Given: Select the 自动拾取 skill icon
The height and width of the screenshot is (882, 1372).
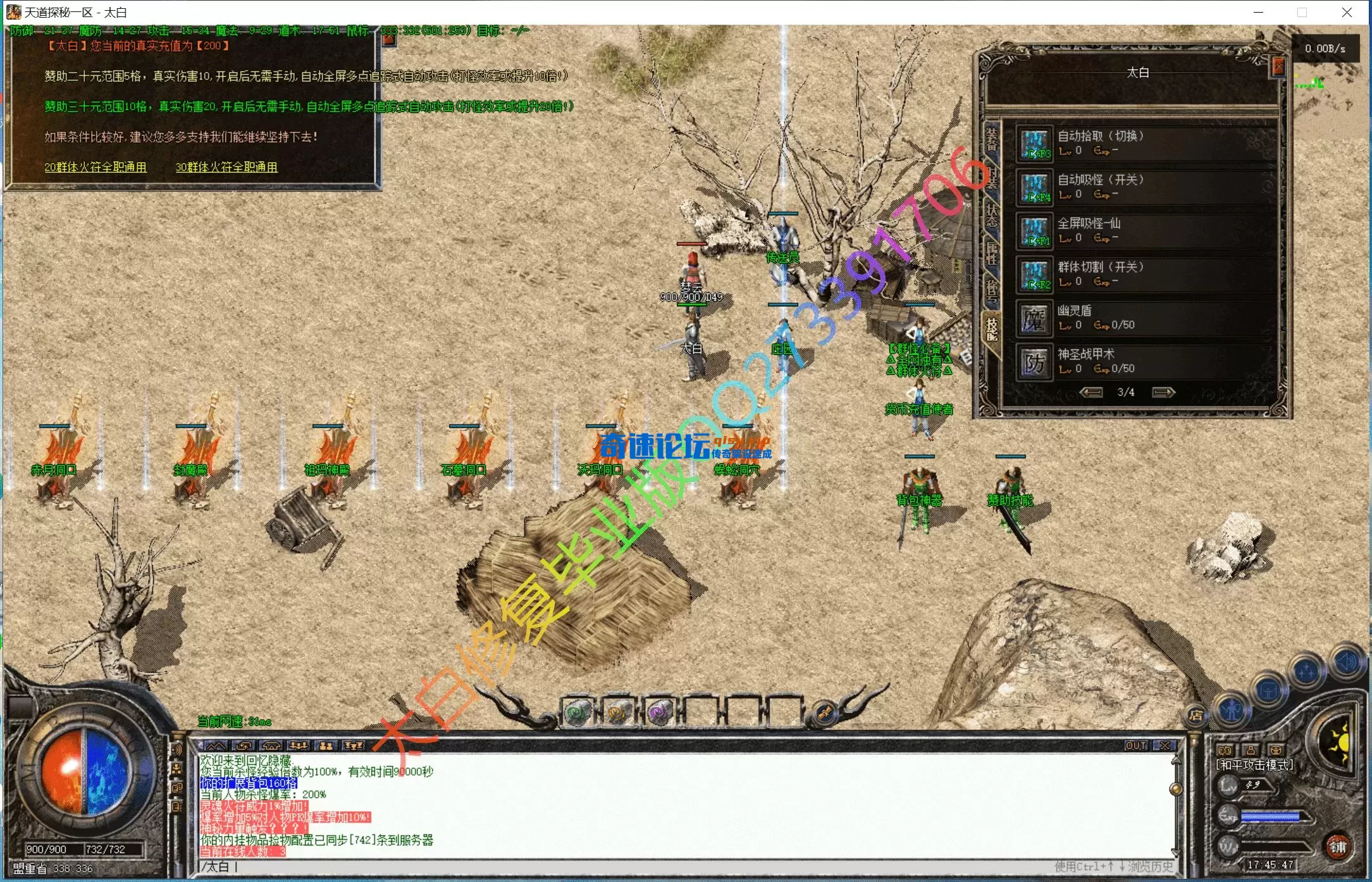Looking at the screenshot, I should coord(1035,144).
